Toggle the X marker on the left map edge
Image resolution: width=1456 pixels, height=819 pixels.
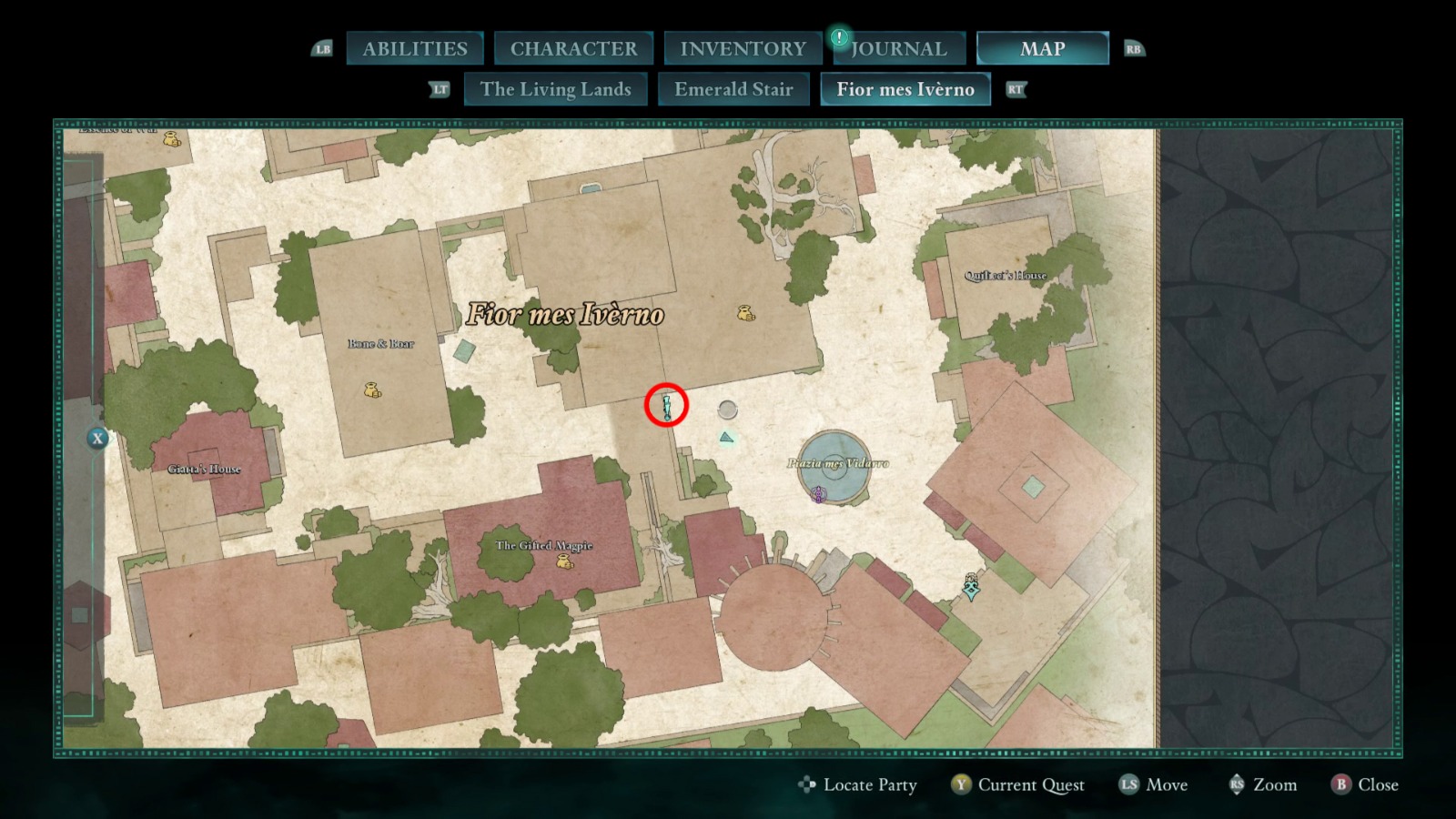point(96,438)
